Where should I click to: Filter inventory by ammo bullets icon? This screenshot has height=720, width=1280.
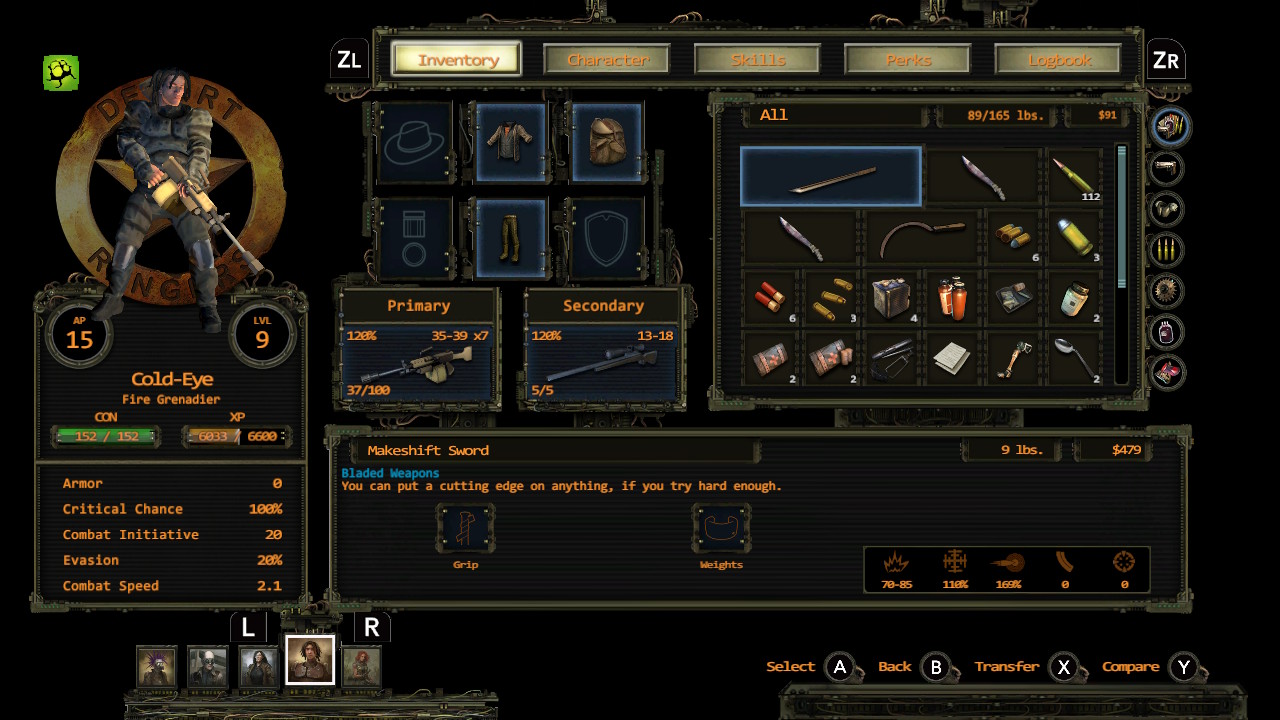[x=1166, y=250]
